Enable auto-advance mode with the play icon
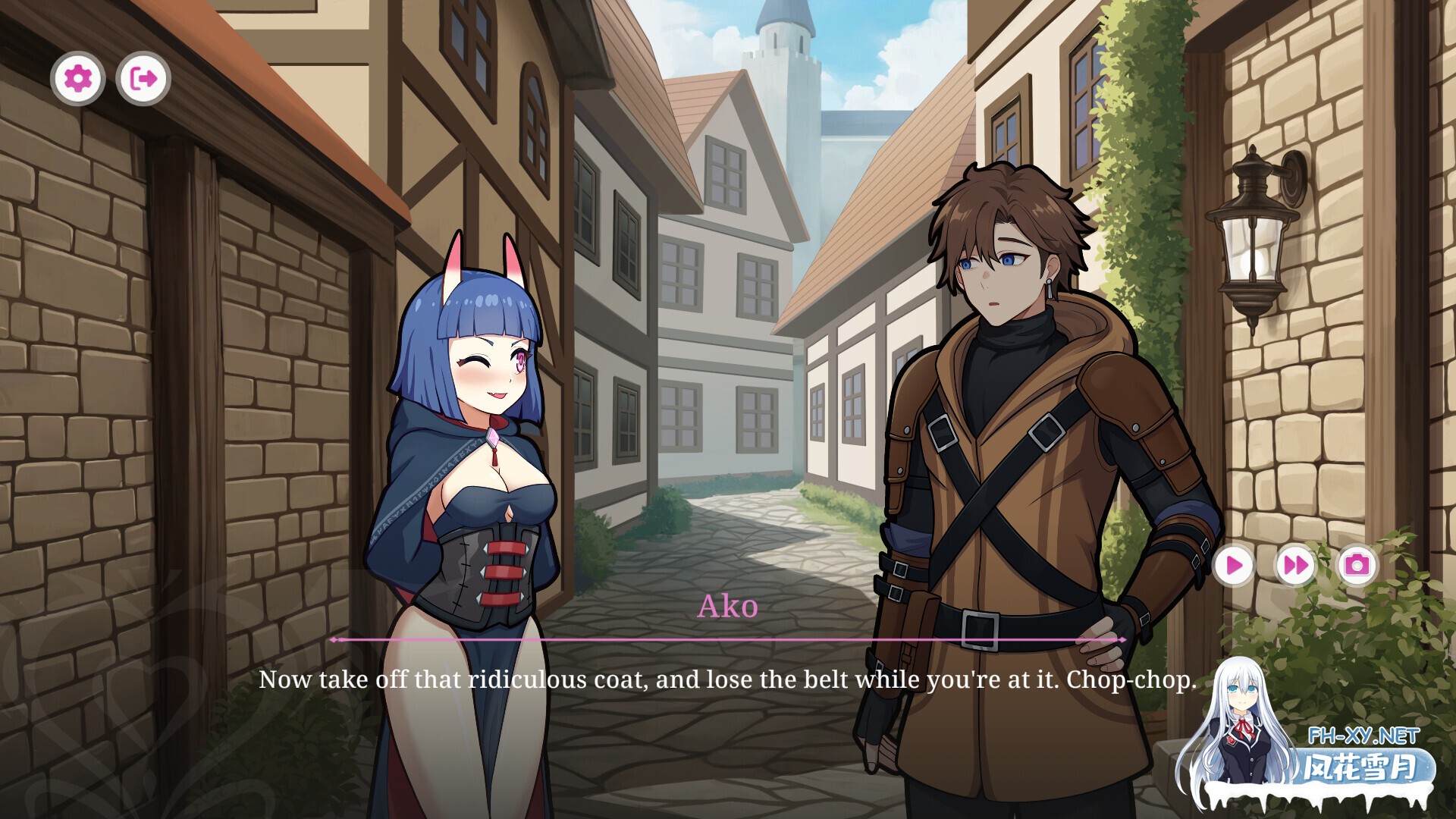Screen dimensions: 1456x819 point(1235,565)
